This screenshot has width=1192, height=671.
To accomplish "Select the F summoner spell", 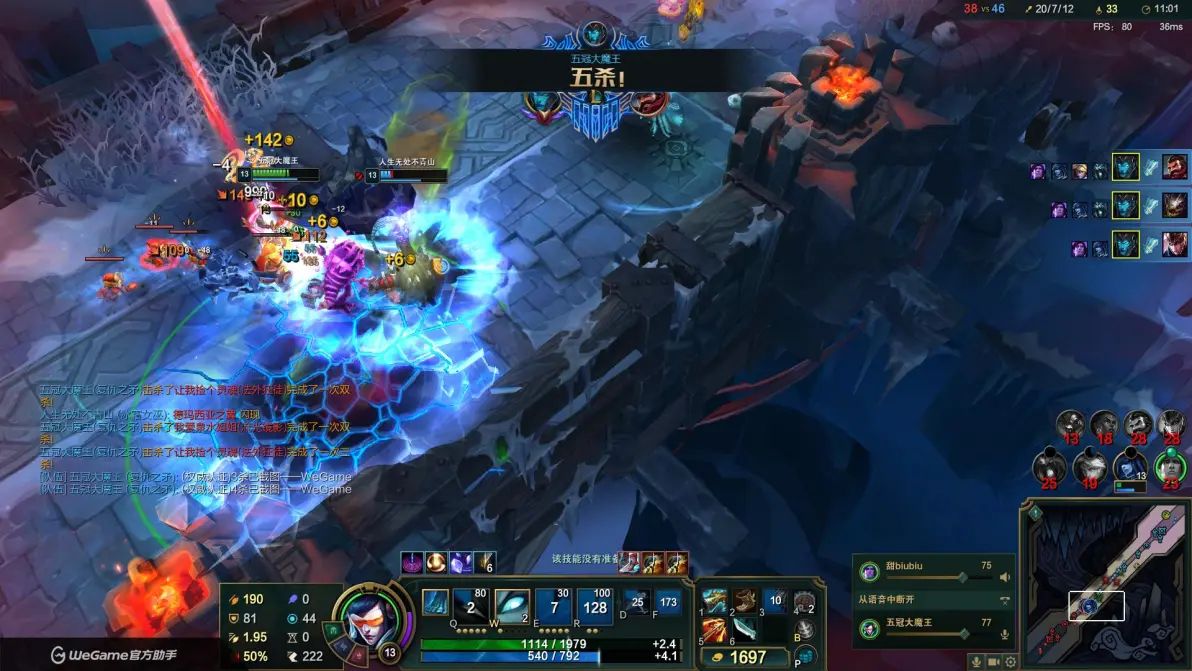I will tap(667, 602).
